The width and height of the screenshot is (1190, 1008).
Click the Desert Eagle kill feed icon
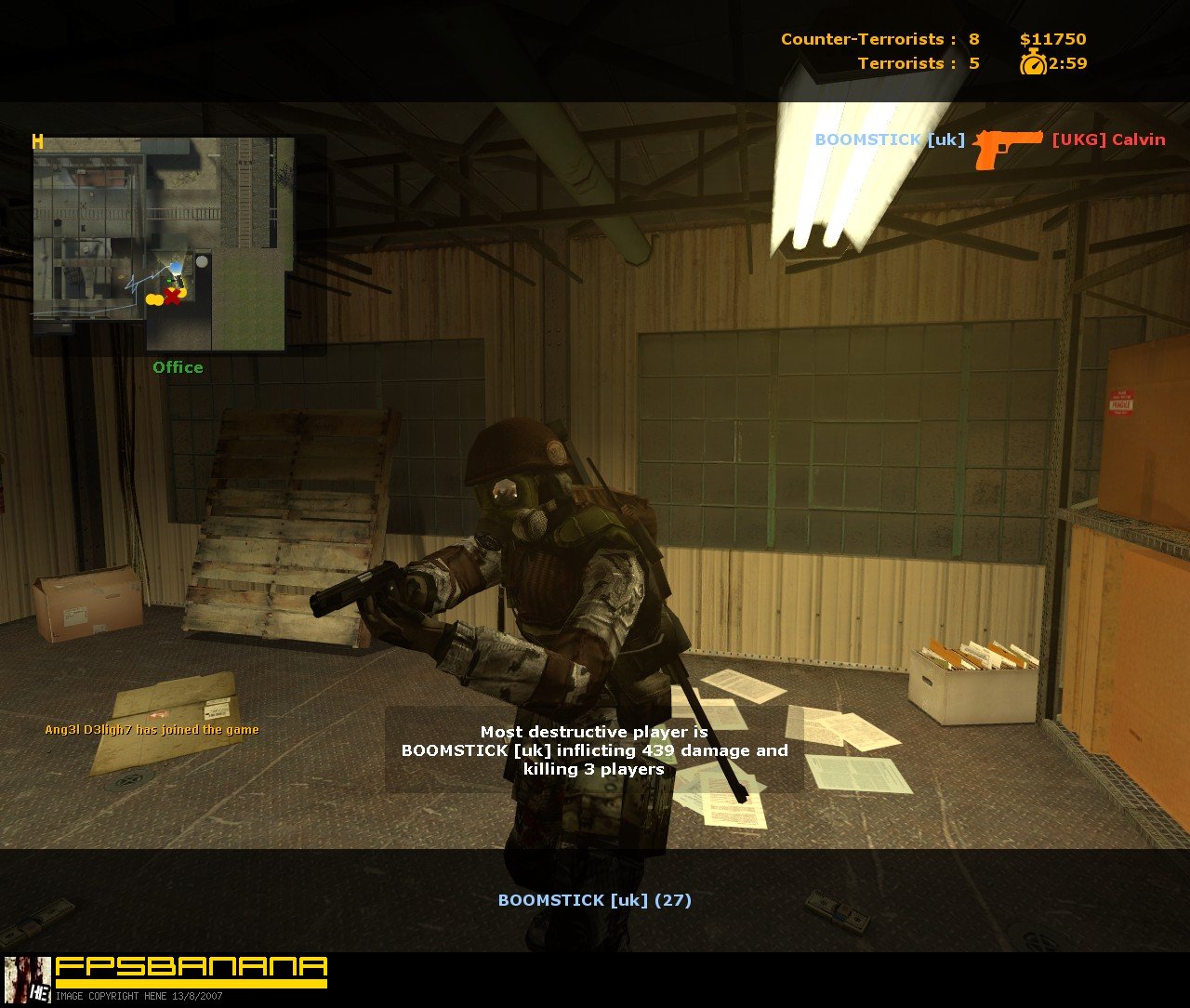pos(1007,145)
